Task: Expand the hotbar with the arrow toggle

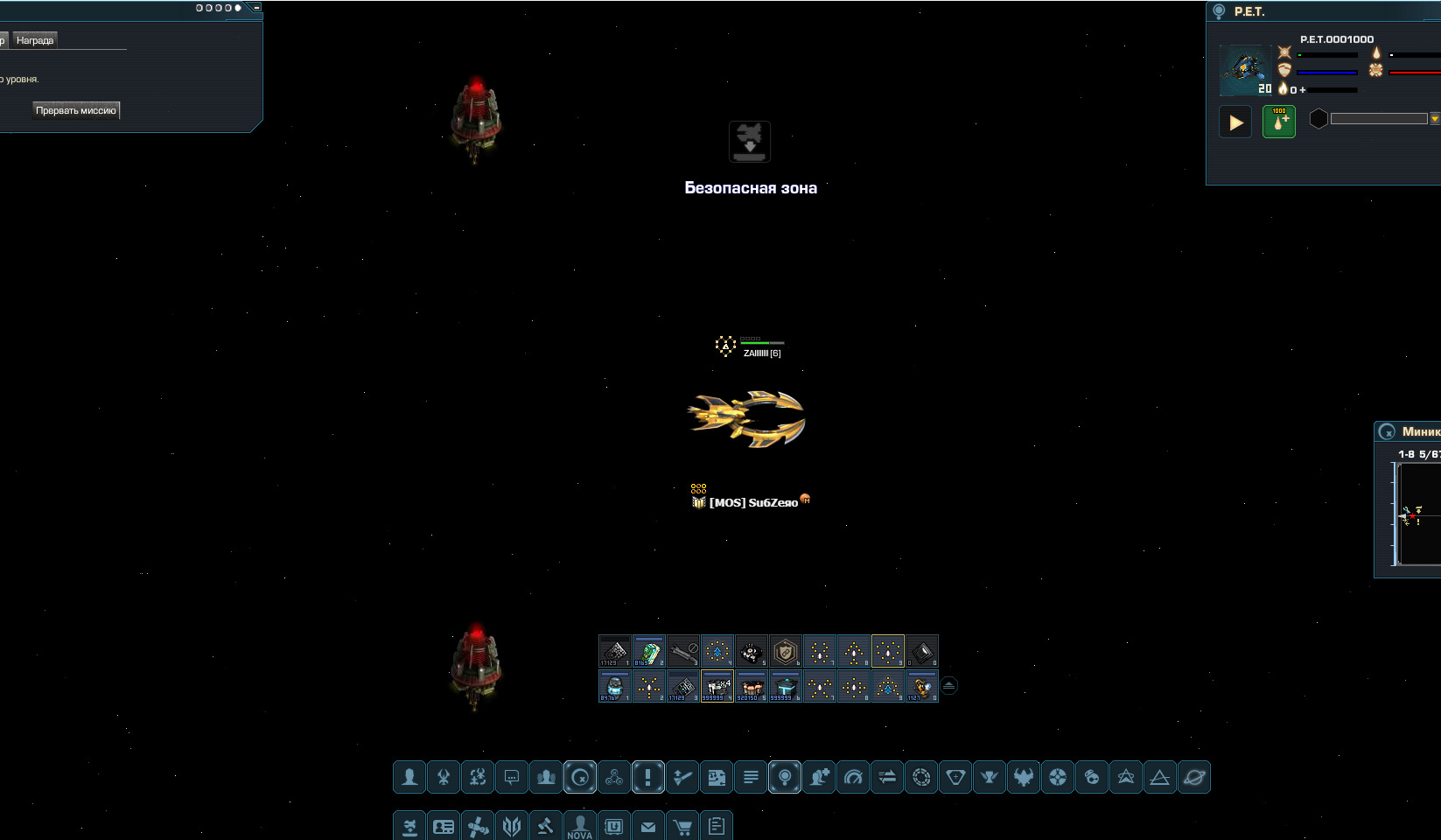Action: [949, 686]
